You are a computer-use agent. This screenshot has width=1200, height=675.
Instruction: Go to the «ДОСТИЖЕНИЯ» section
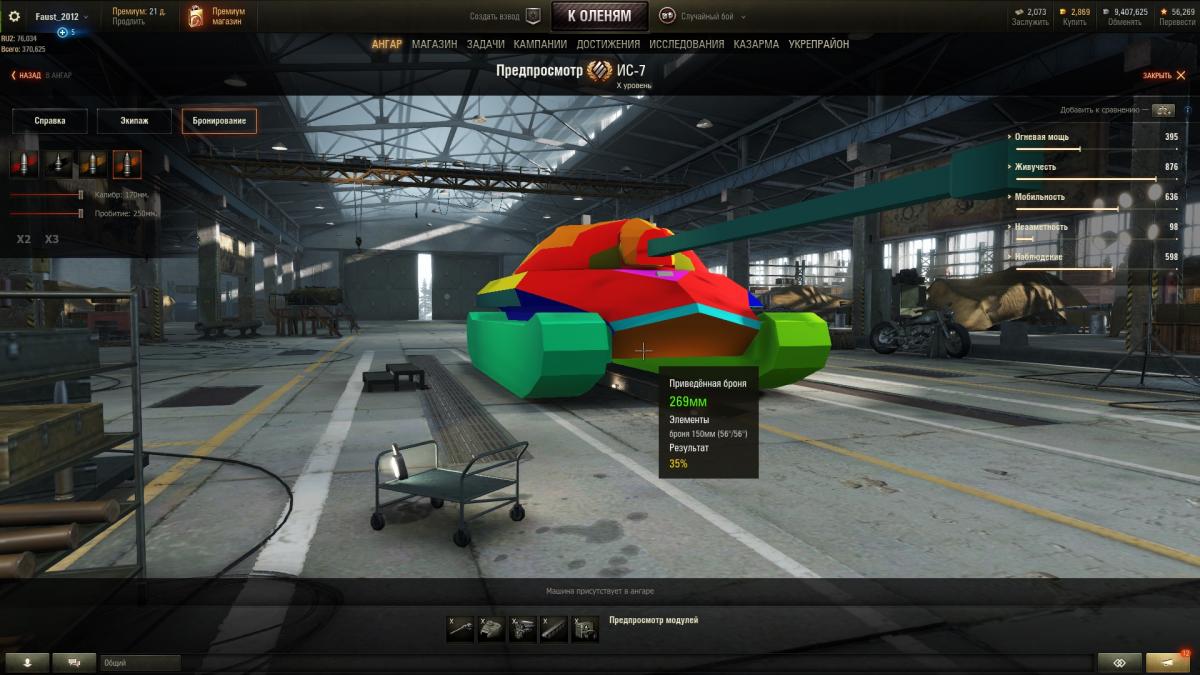(608, 44)
